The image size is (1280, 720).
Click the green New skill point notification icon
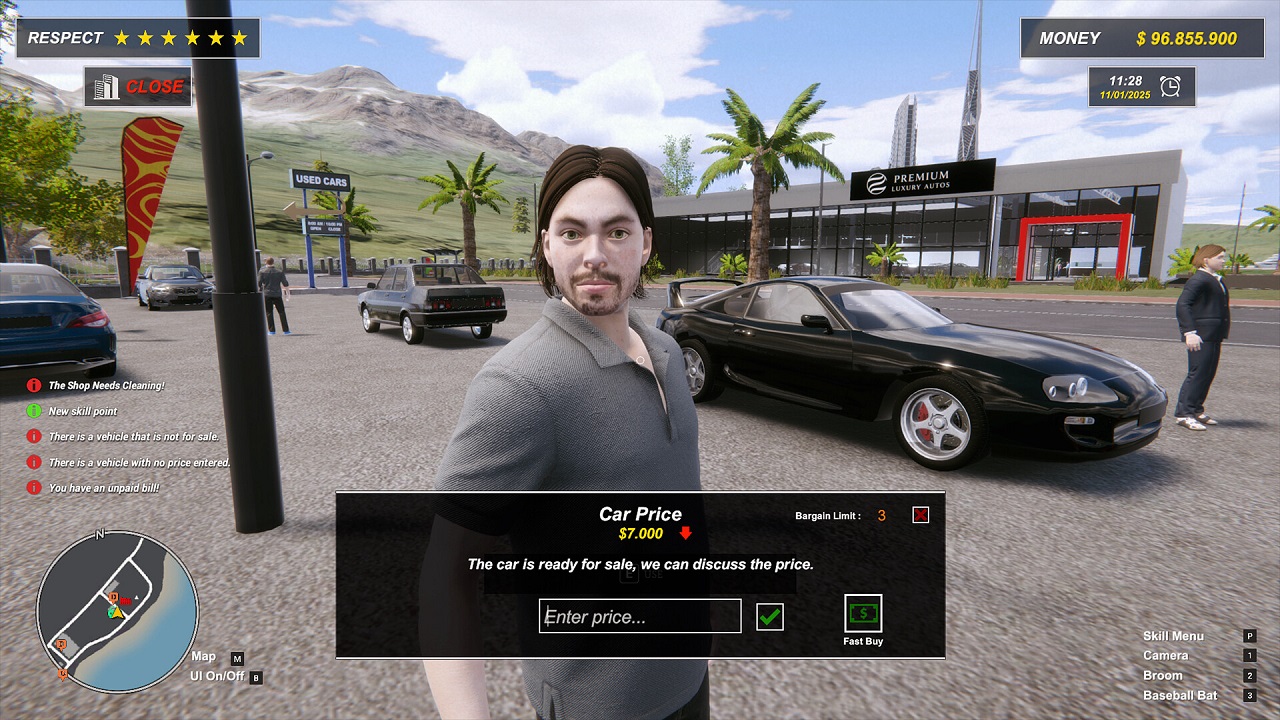coord(37,411)
